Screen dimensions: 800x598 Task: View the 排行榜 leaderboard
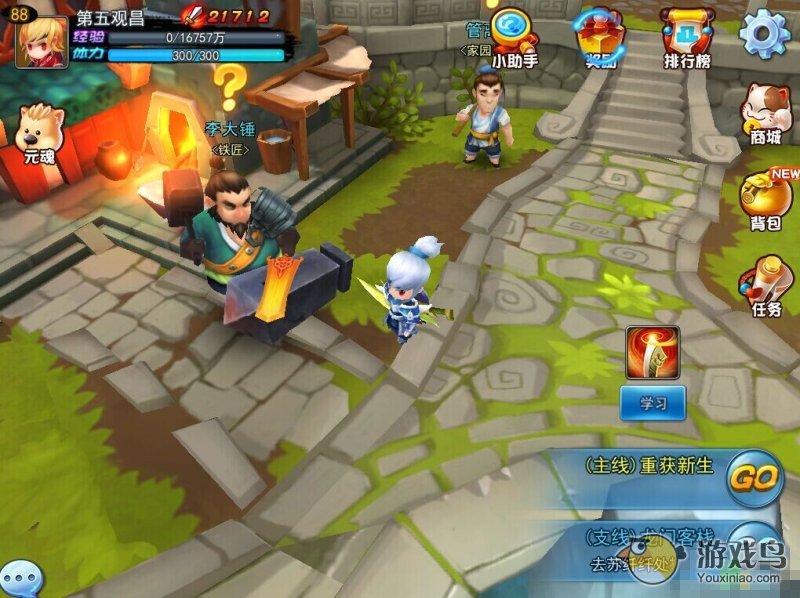[687, 36]
